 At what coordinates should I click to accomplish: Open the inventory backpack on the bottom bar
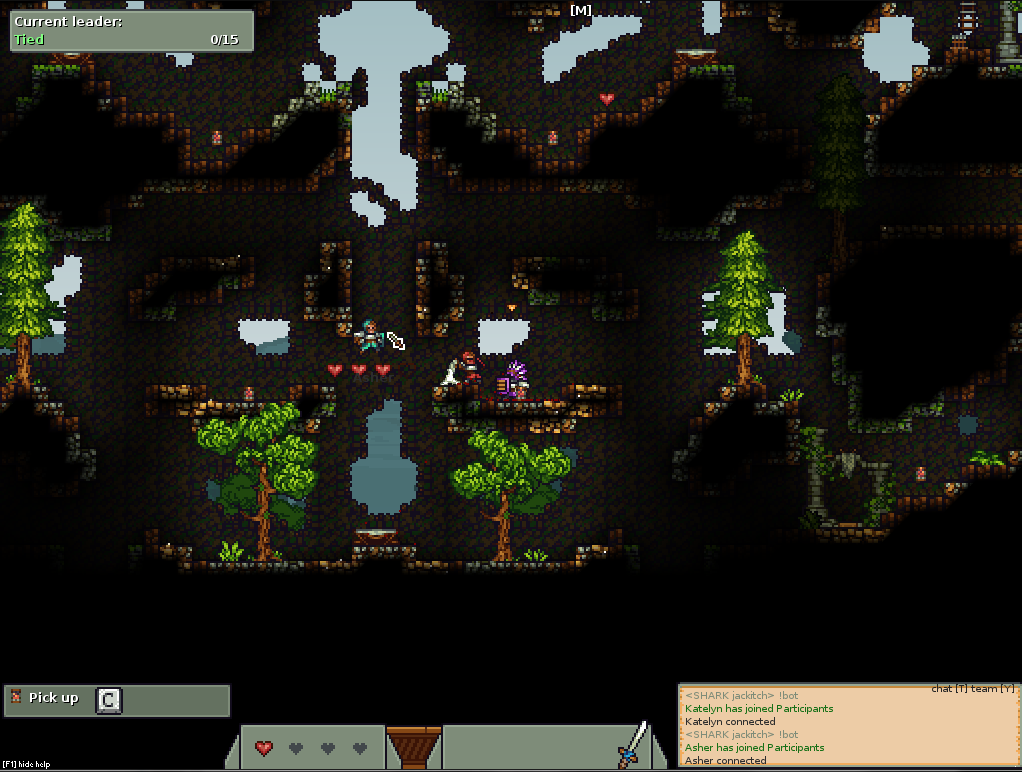point(413,747)
